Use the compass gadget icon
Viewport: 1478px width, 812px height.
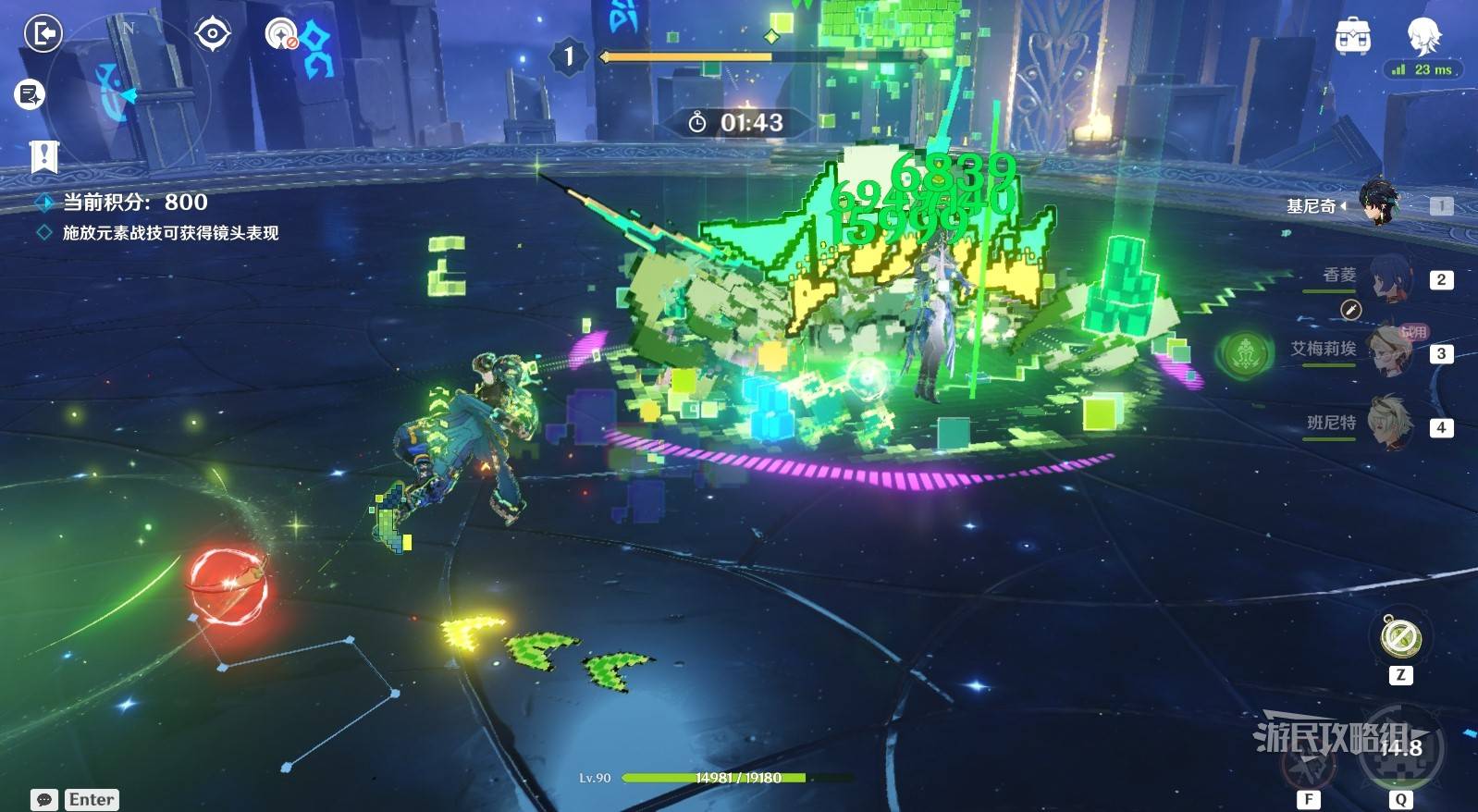pyautogui.click(x=1400, y=637)
